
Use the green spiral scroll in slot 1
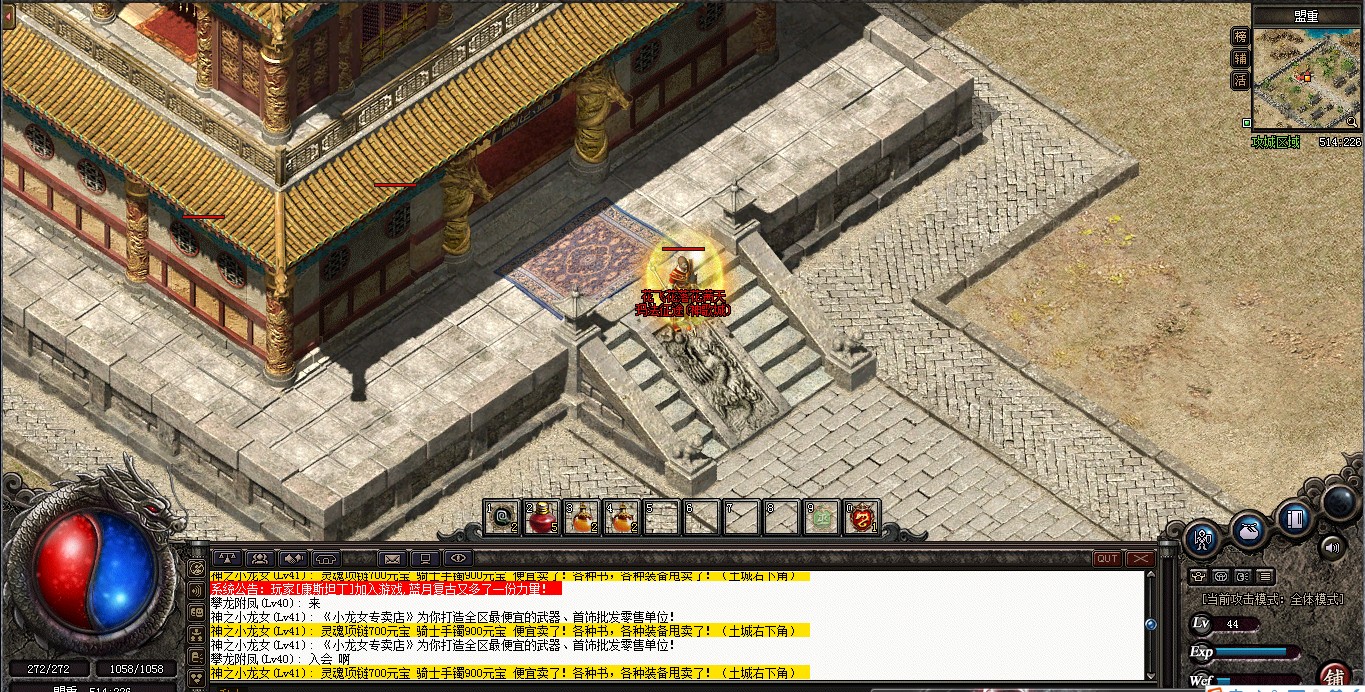click(x=501, y=518)
